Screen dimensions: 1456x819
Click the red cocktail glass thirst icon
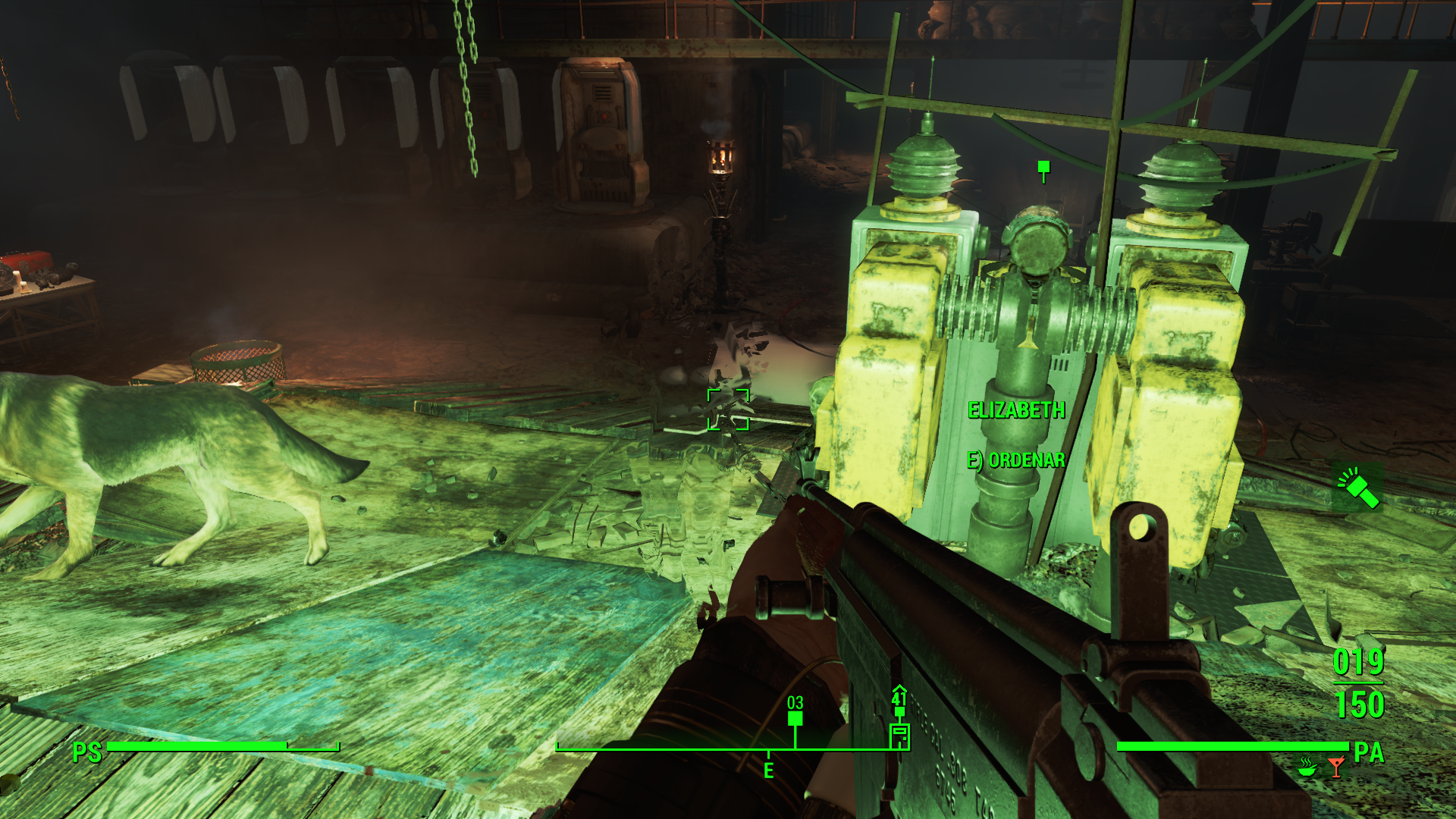1335,767
